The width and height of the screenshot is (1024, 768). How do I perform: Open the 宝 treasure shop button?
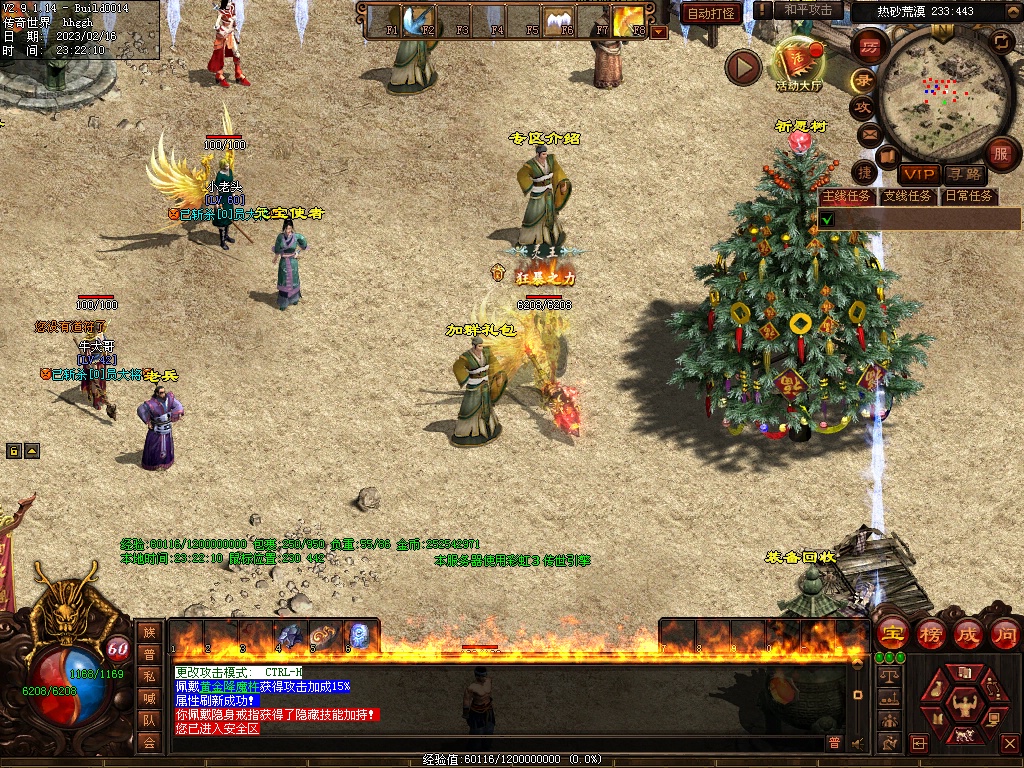(892, 633)
